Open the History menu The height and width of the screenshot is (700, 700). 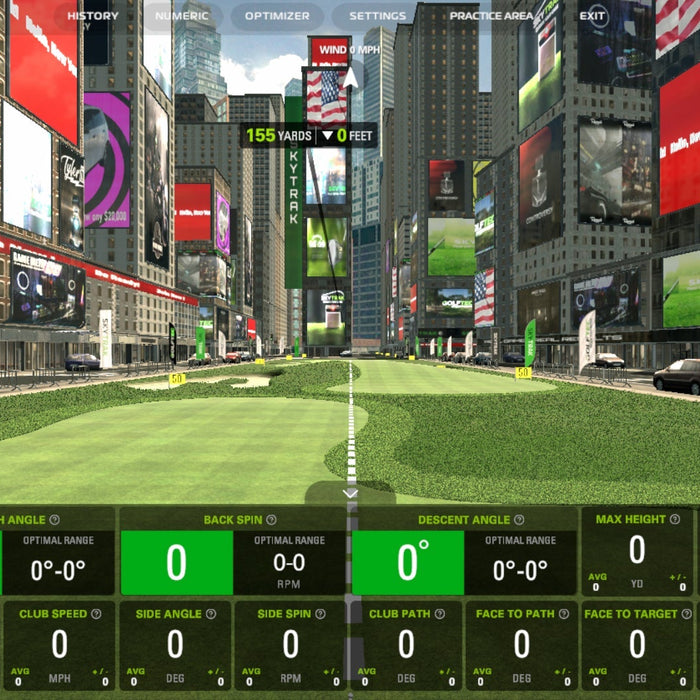pos(93,16)
